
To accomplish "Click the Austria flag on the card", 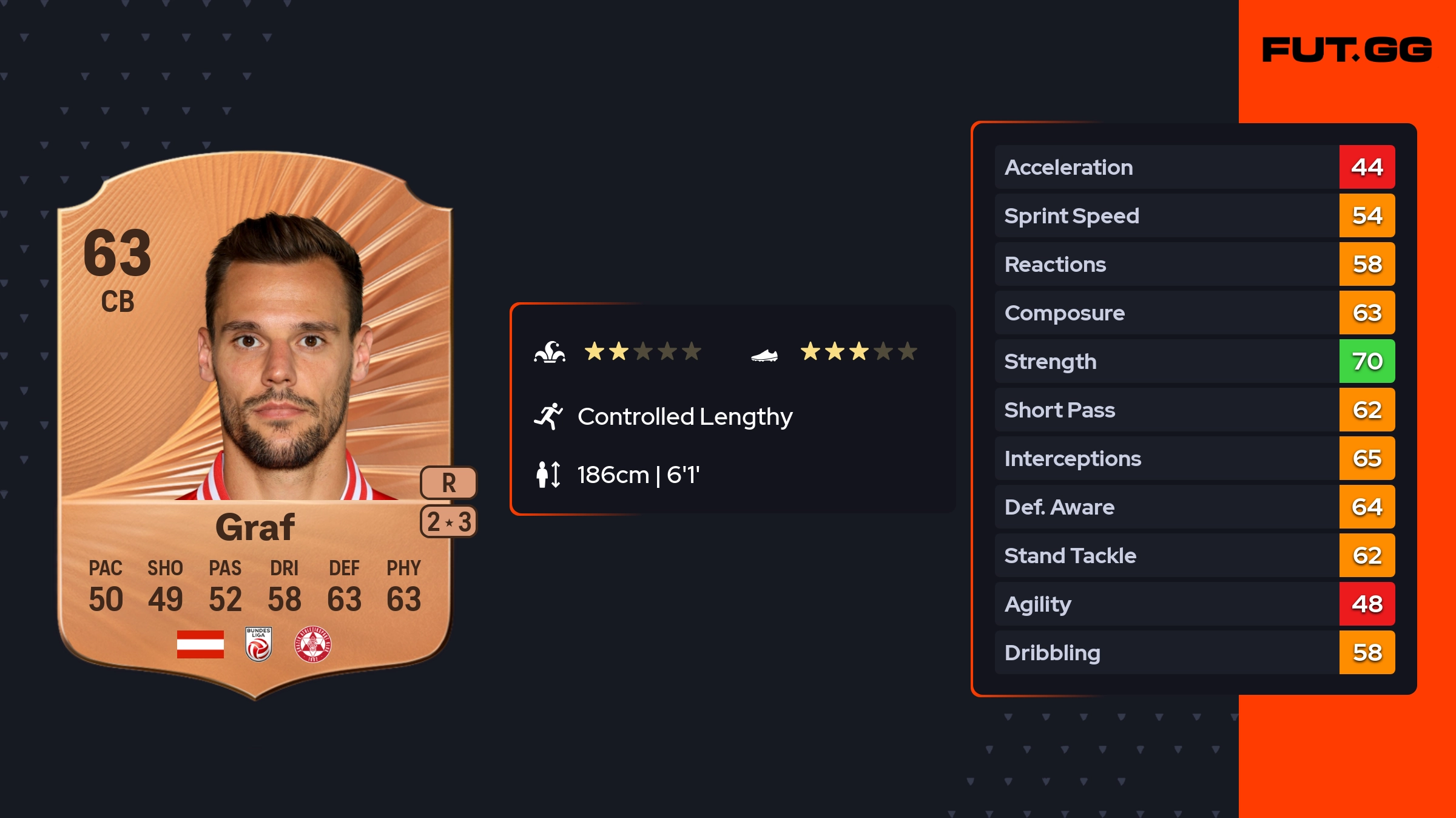I will [200, 644].
